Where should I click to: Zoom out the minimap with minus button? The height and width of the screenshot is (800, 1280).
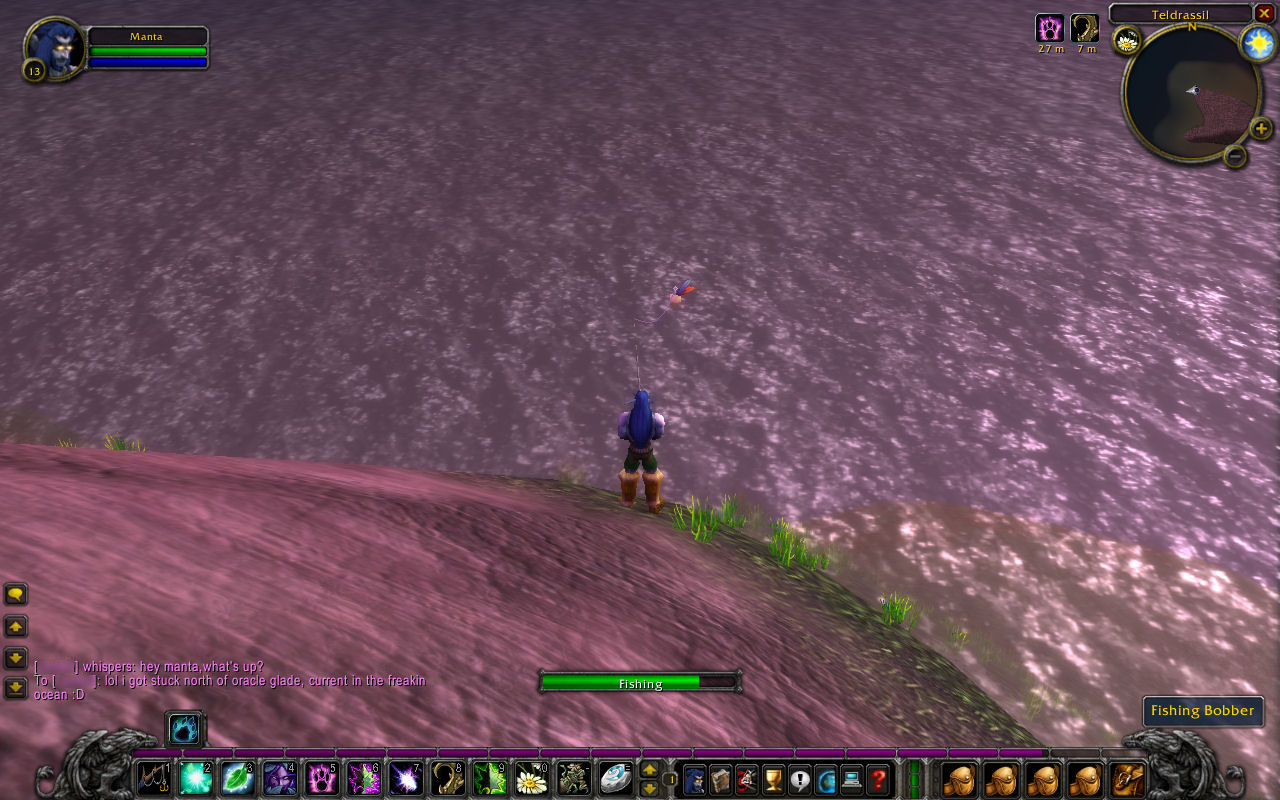coord(1235,156)
